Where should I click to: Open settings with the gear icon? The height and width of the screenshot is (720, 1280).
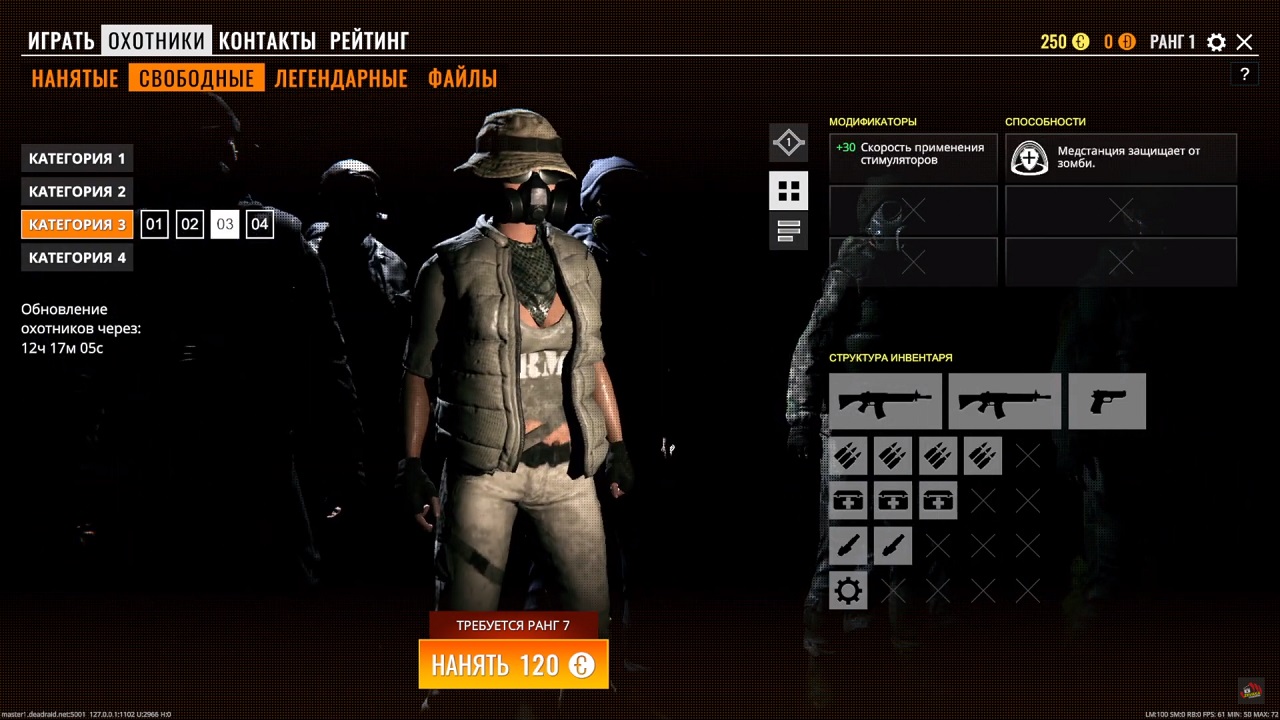1216,42
